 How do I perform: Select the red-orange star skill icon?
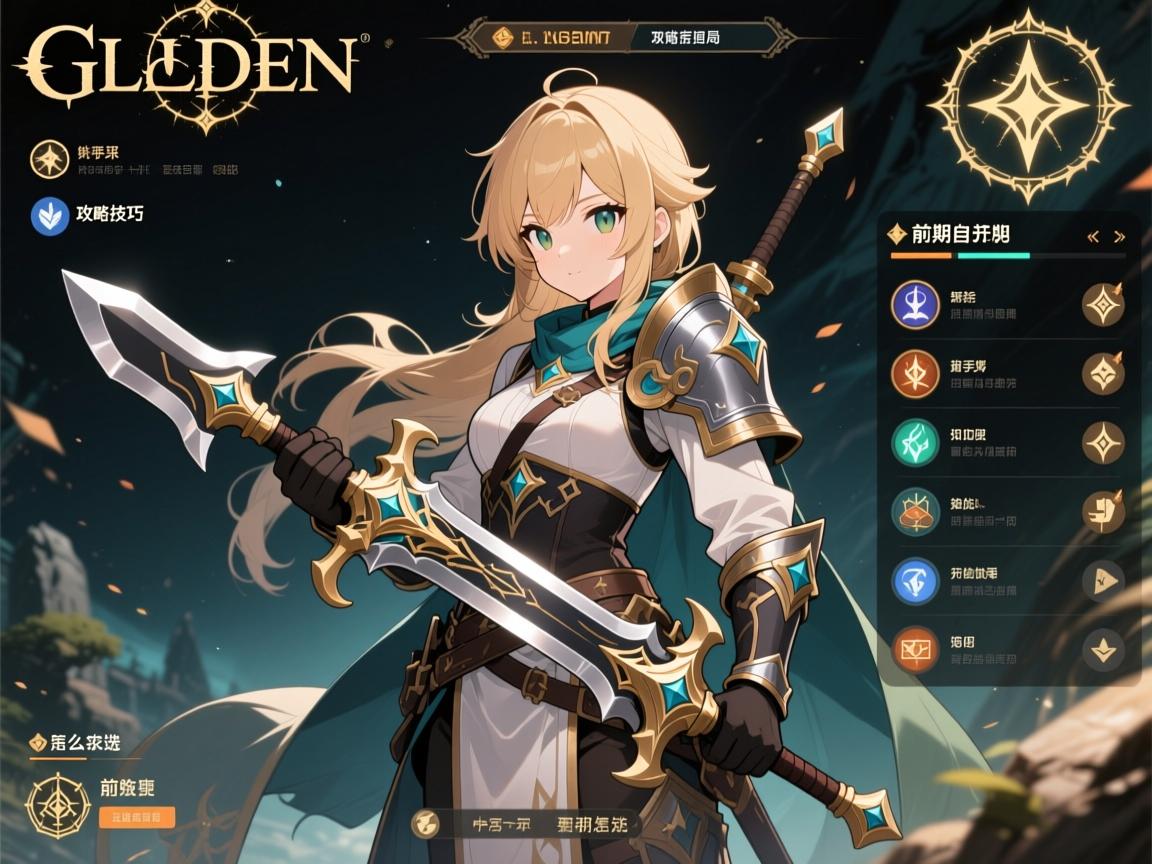click(x=915, y=373)
